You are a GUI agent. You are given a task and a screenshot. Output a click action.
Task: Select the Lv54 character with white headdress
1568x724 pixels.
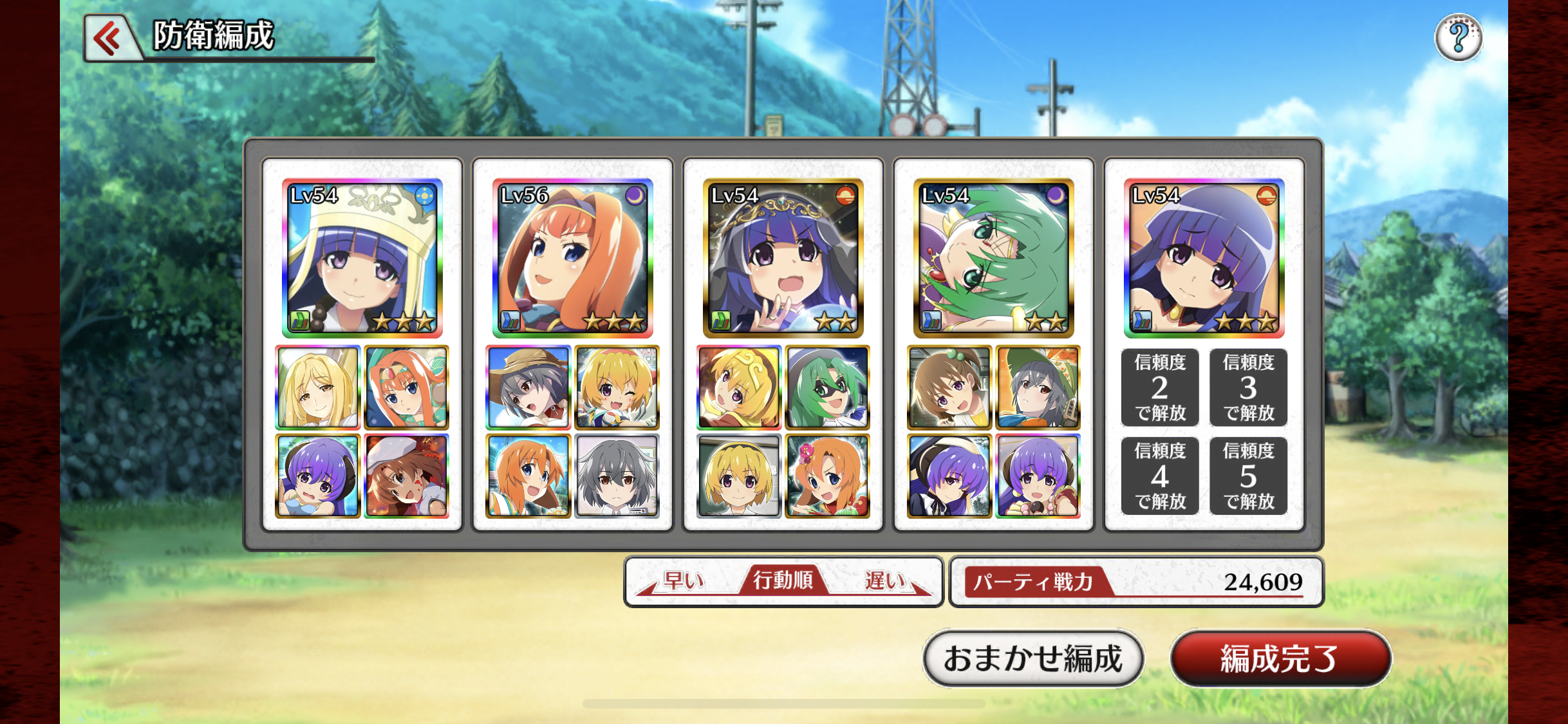(x=362, y=257)
